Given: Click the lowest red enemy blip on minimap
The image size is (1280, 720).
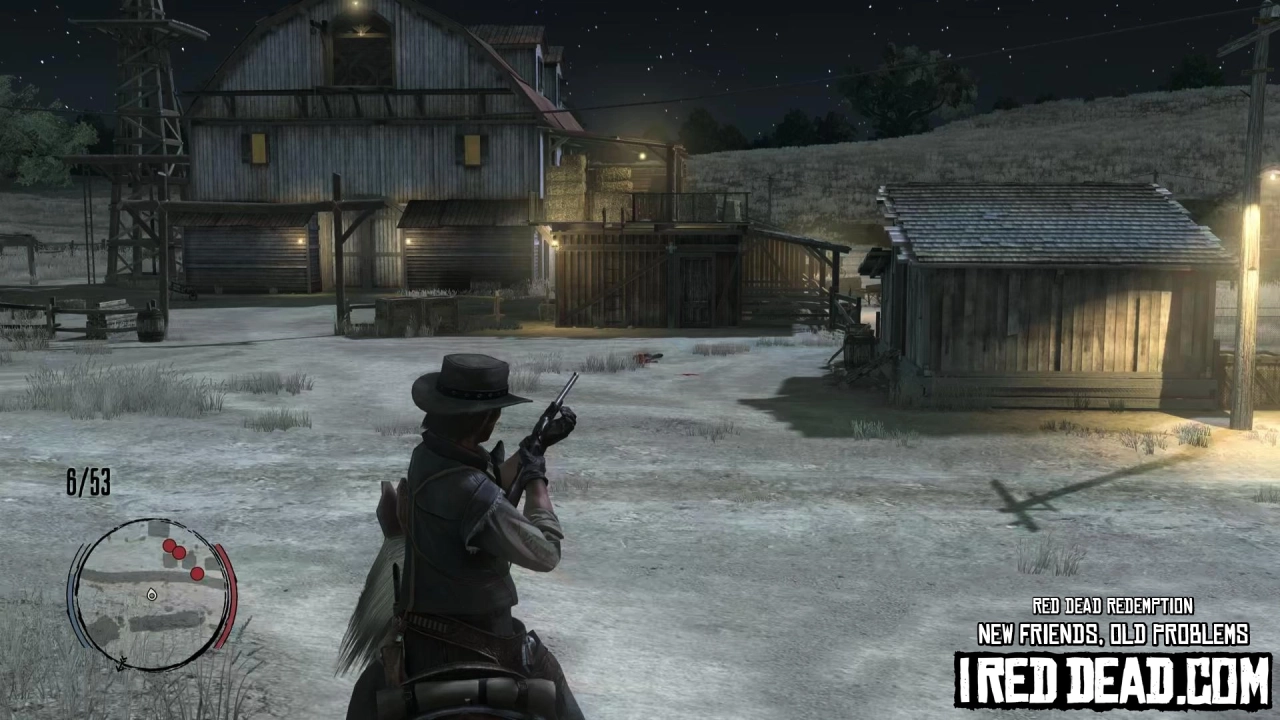Looking at the screenshot, I should coord(197,573).
